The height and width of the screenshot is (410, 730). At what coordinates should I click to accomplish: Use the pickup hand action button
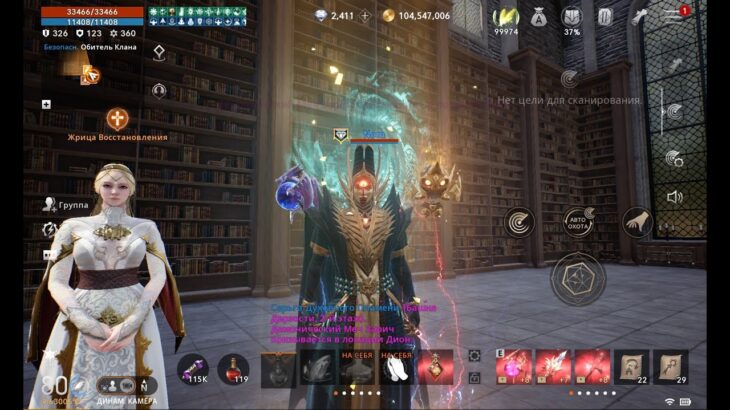637,221
